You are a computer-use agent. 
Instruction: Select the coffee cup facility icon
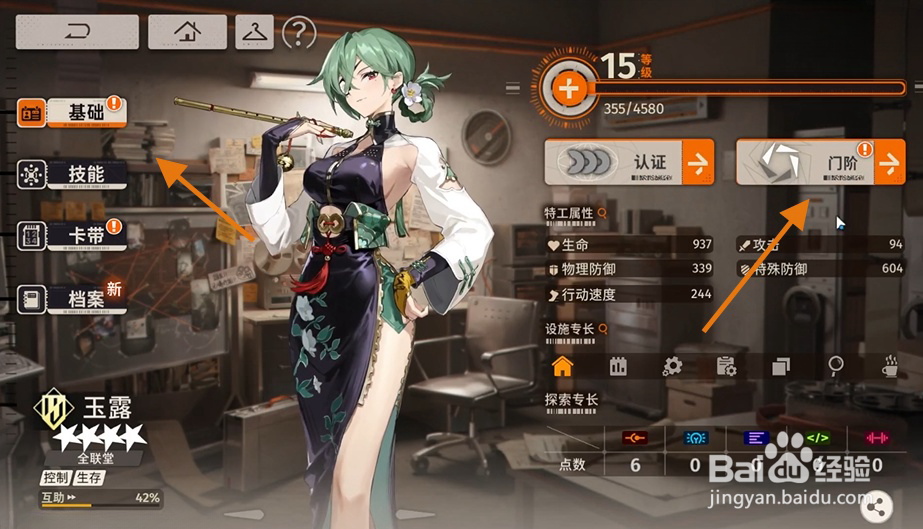889,366
